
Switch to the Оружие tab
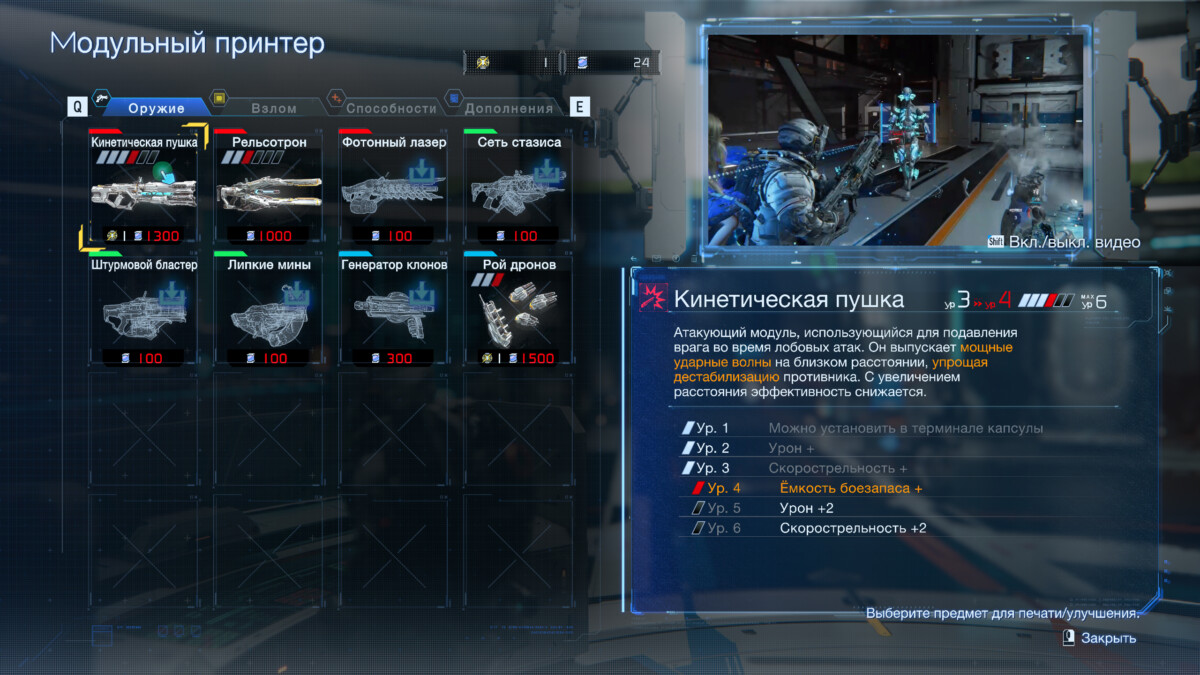pyautogui.click(x=155, y=108)
